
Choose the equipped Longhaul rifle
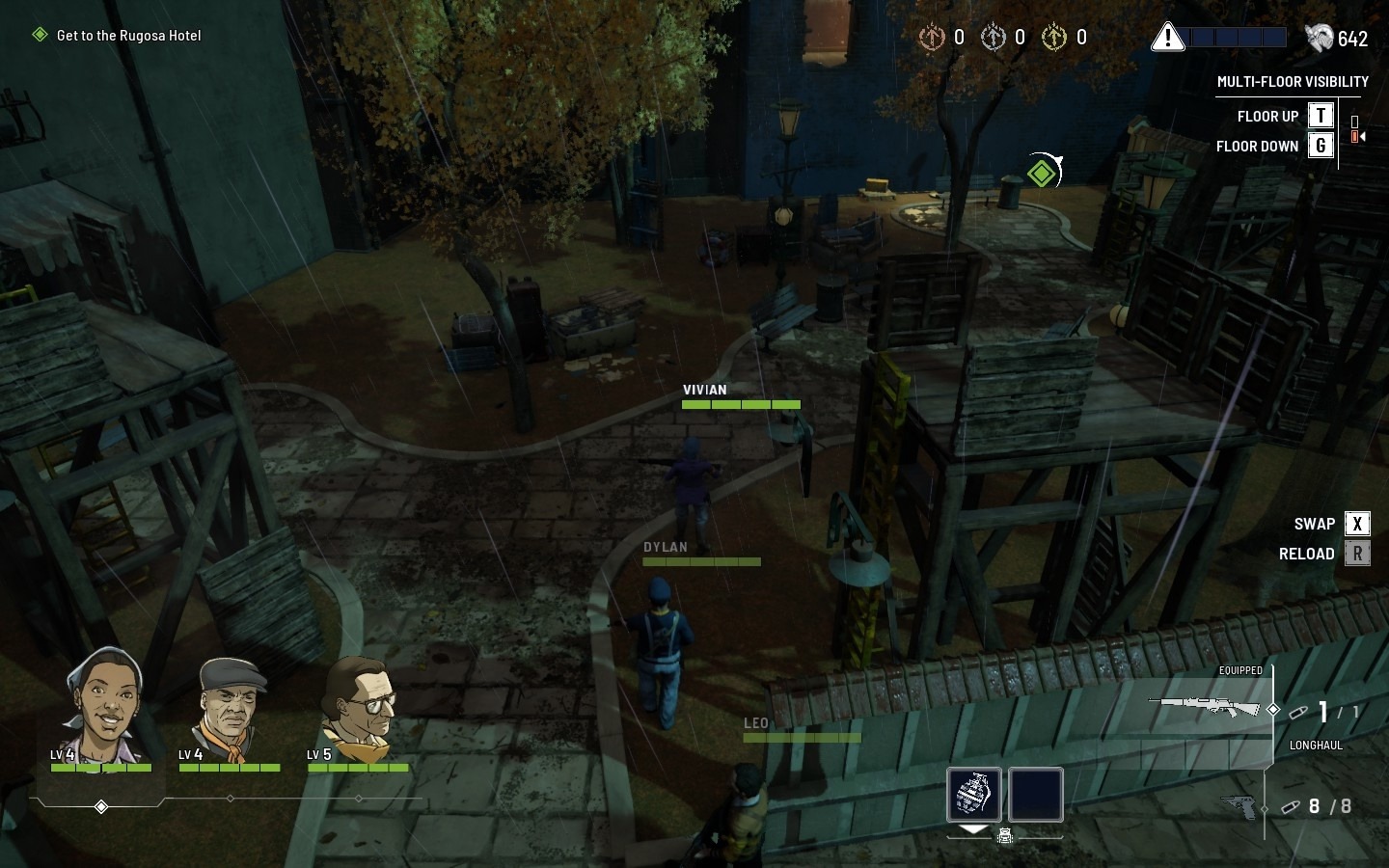(1206, 707)
